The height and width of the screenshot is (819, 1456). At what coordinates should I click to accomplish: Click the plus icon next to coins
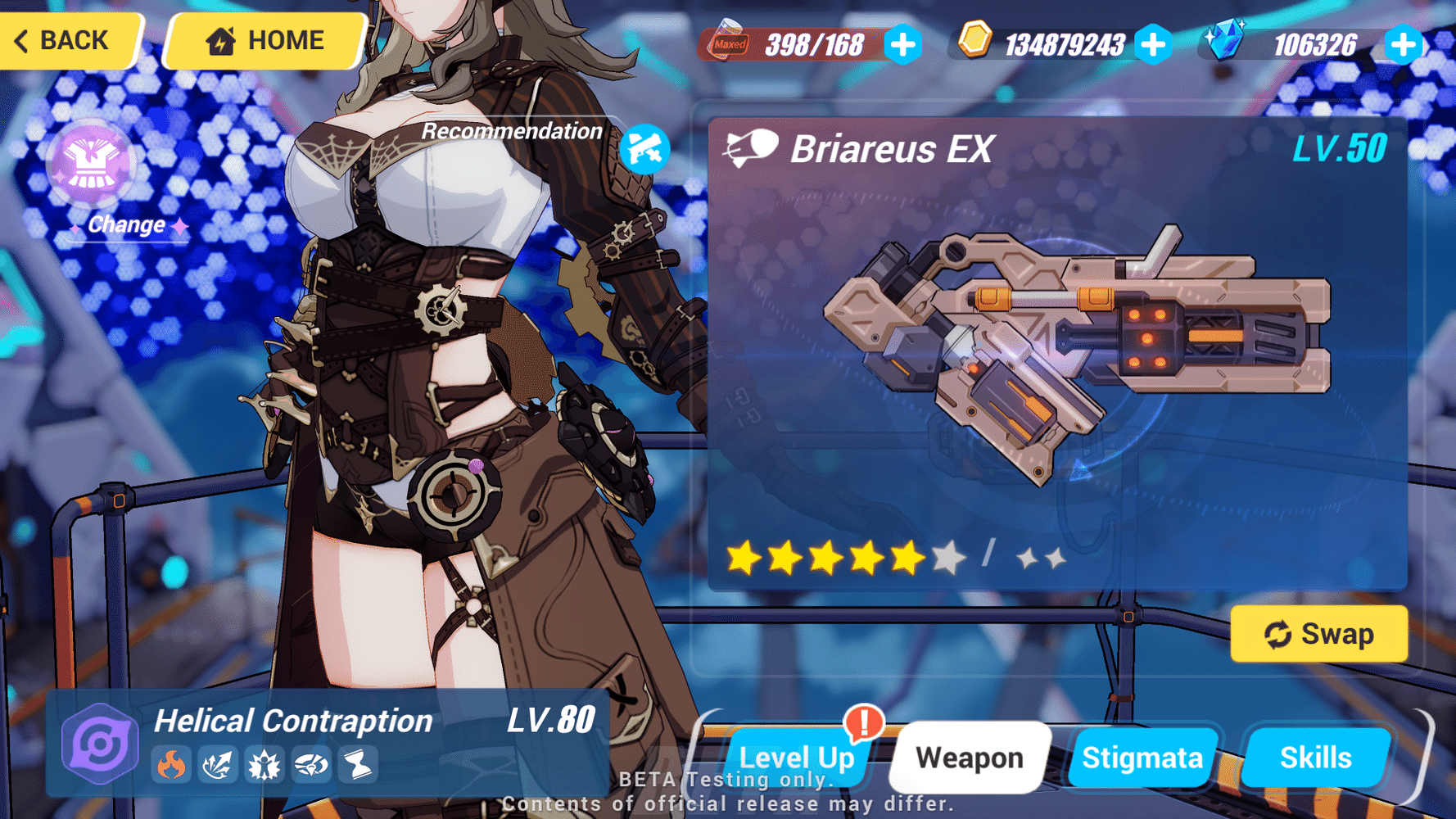click(1155, 46)
